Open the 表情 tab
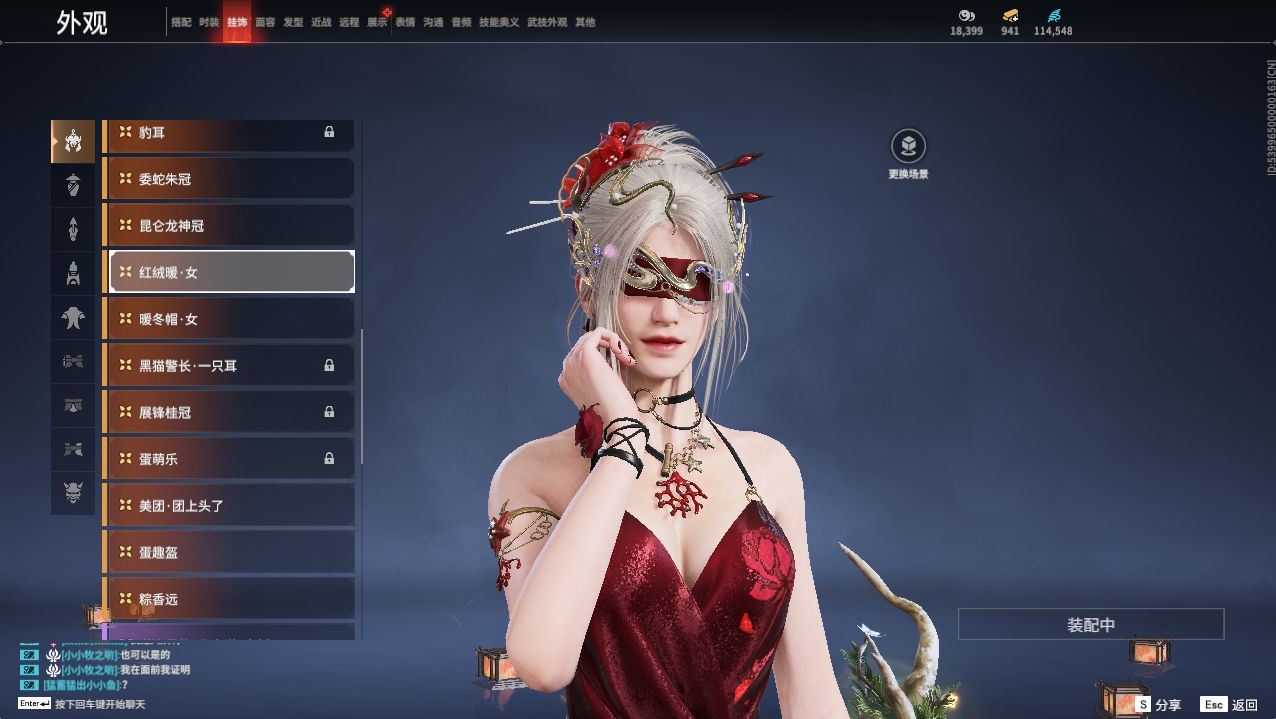 (405, 22)
